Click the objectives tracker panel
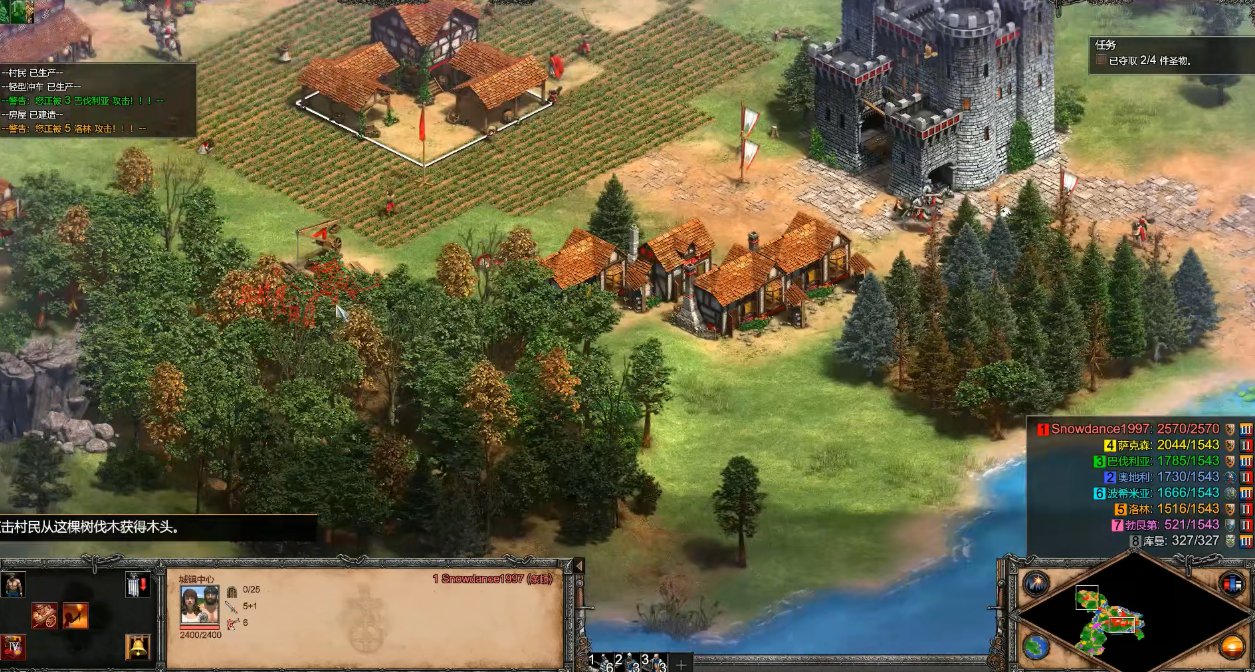The image size is (1255, 672). 1168,54
